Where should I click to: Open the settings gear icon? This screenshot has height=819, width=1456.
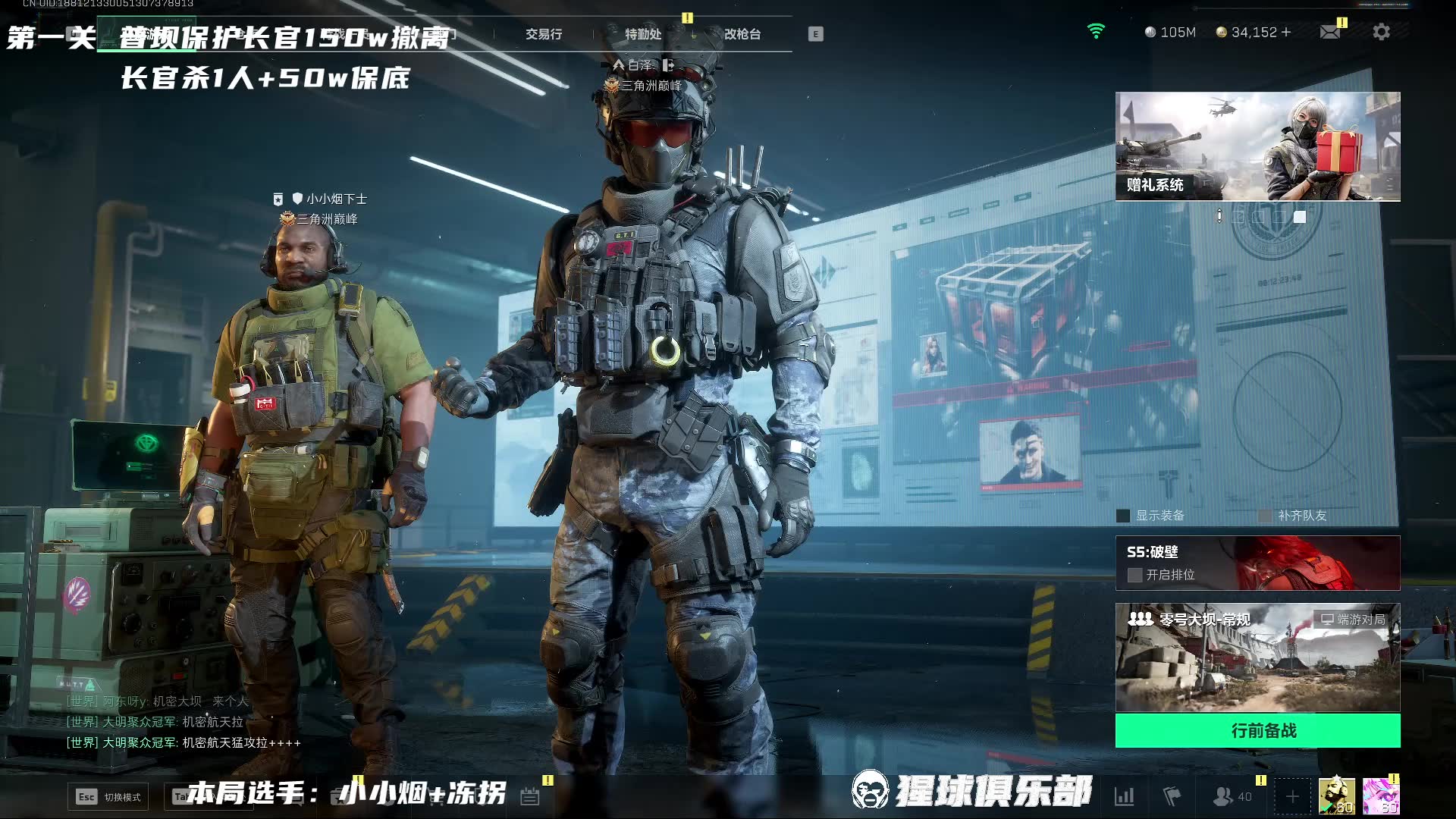point(1381,32)
